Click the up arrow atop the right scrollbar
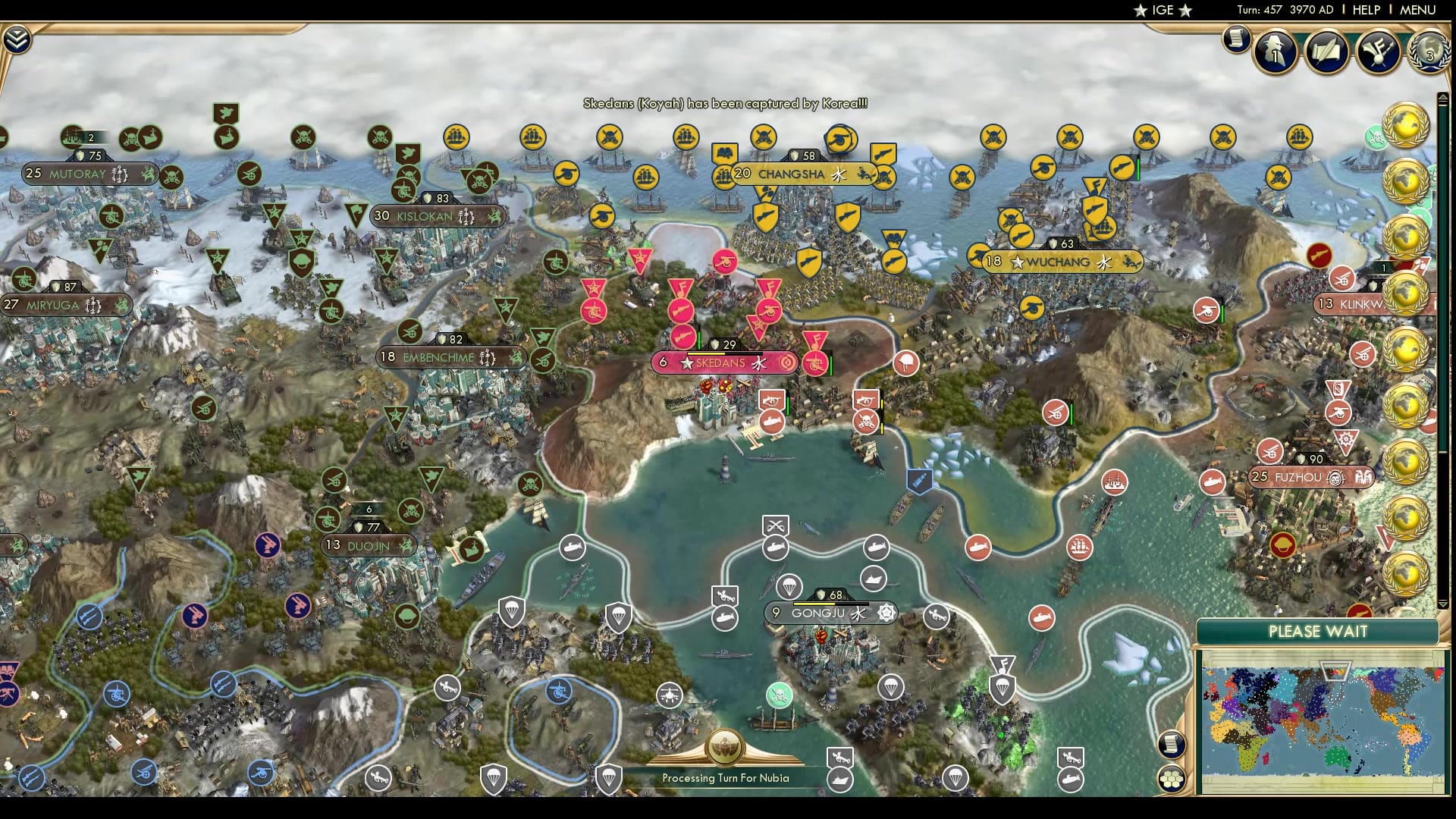 point(1445,96)
